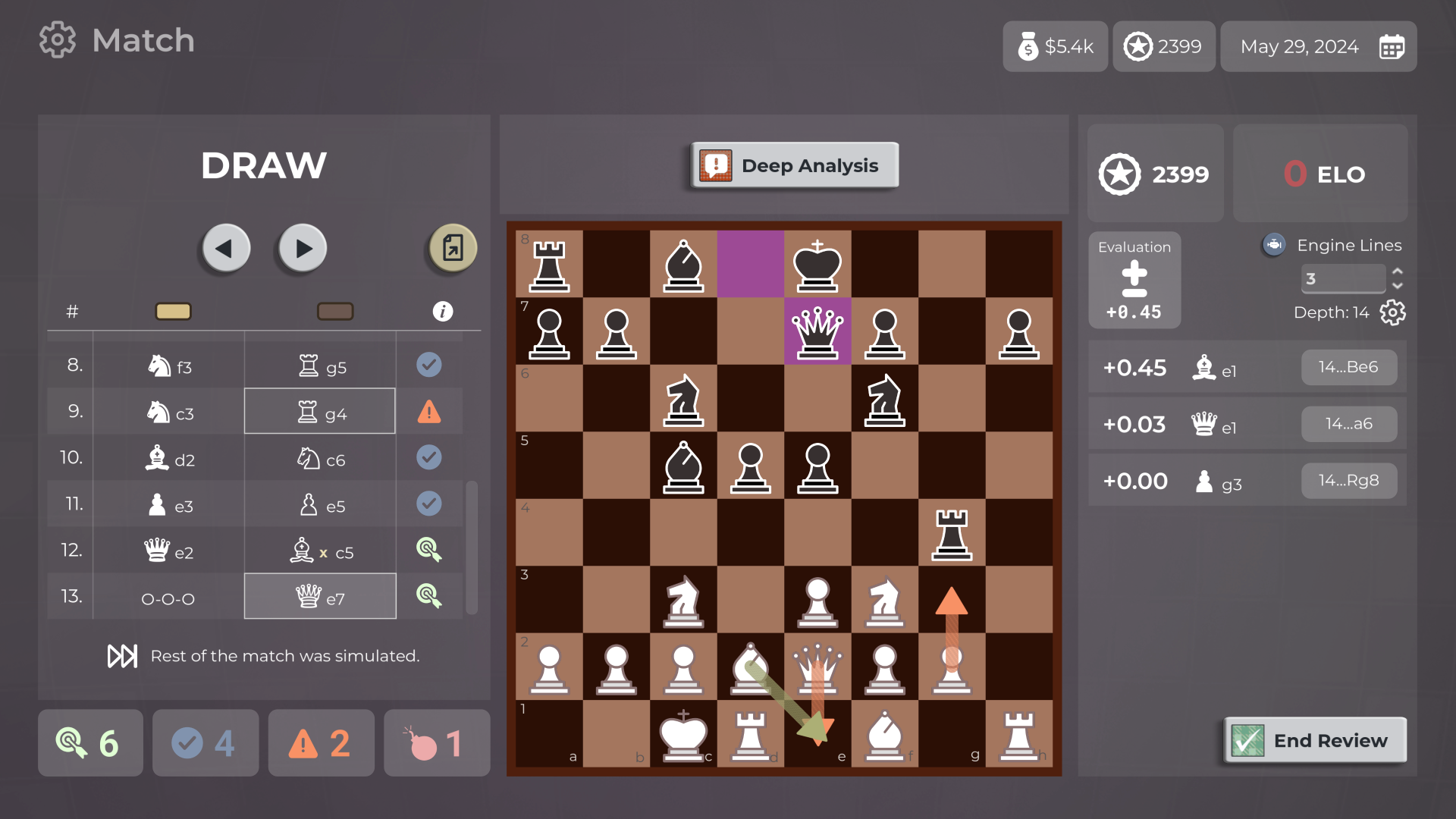Click the robot engine icon beside Engine Lines
The width and height of the screenshot is (1456, 819).
[x=1274, y=244]
